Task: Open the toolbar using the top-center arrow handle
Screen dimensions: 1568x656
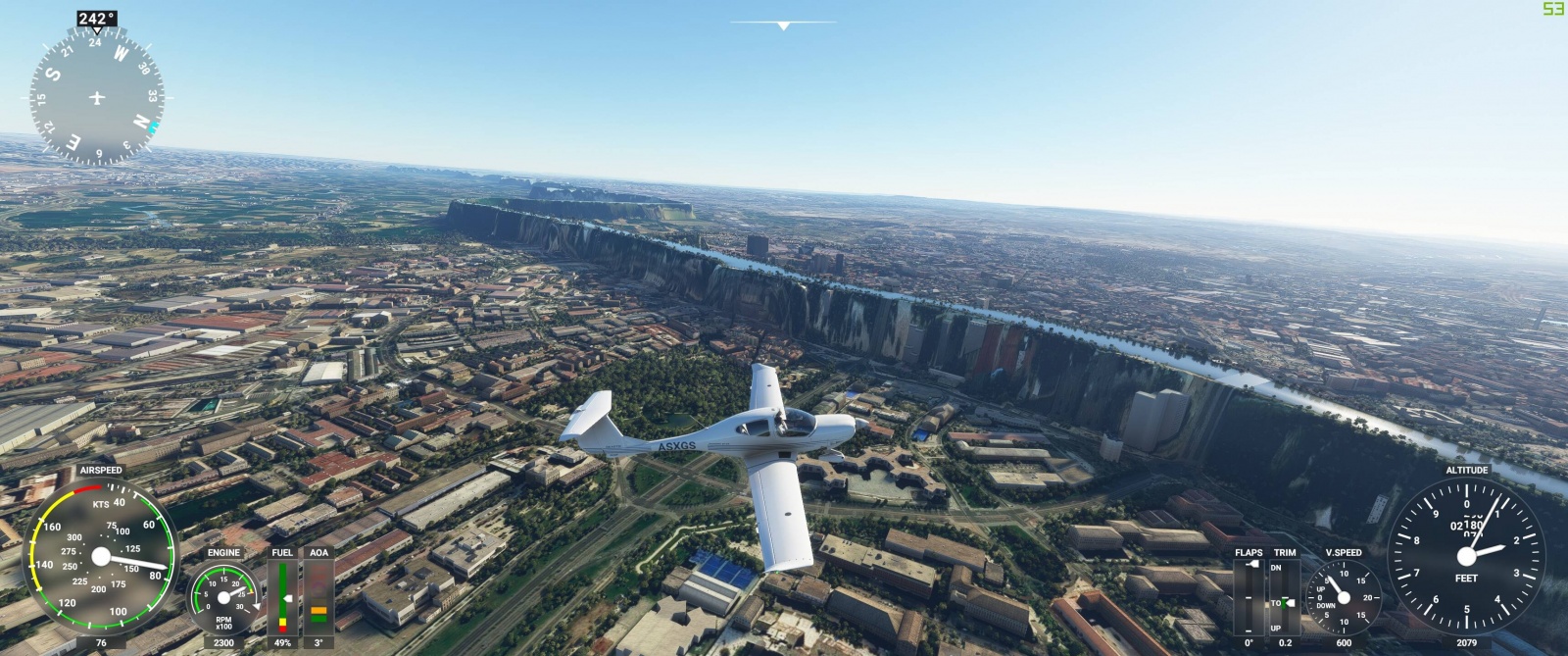Action: [783, 25]
